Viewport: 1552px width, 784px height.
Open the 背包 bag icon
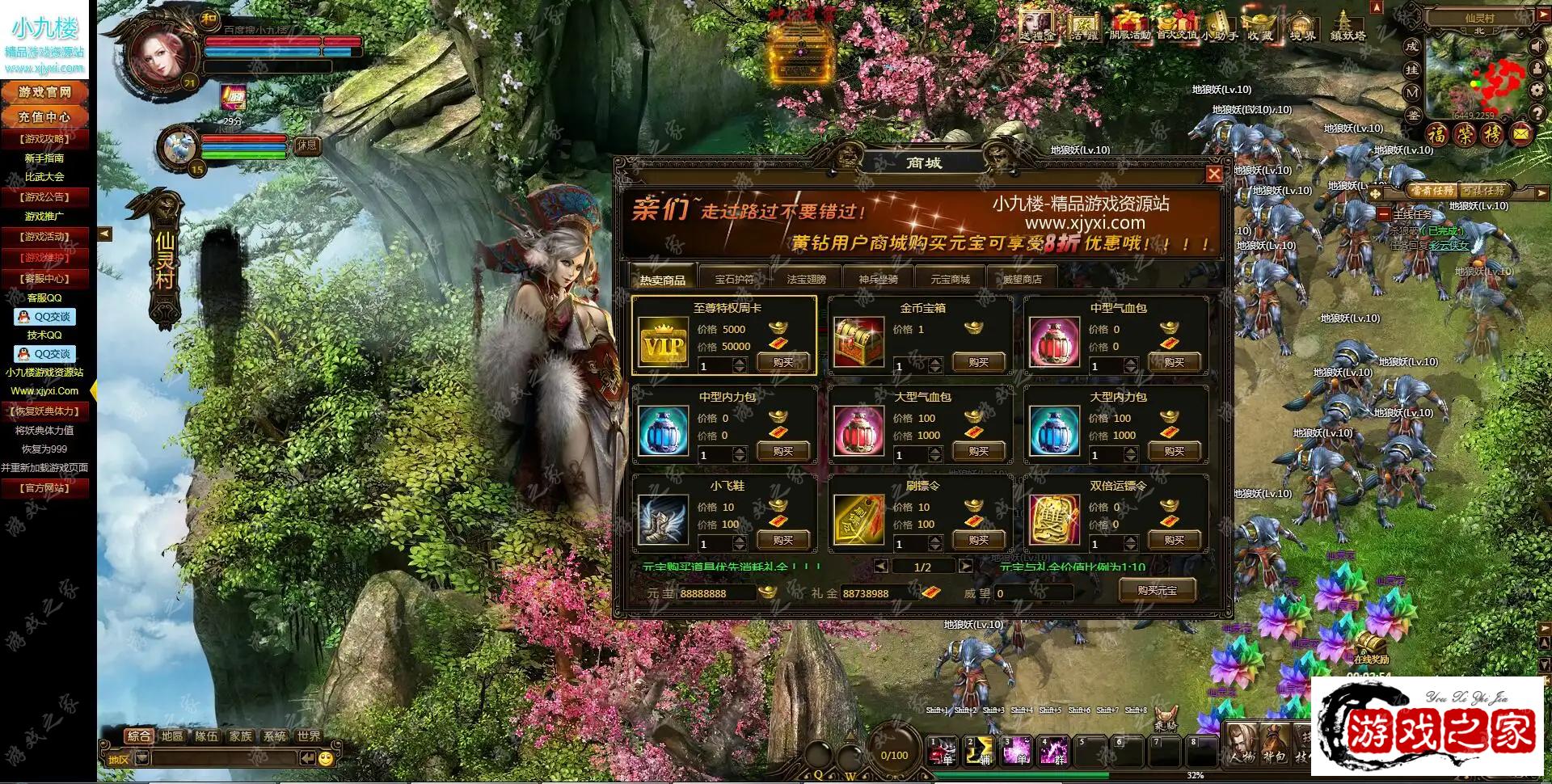click(x=1274, y=745)
